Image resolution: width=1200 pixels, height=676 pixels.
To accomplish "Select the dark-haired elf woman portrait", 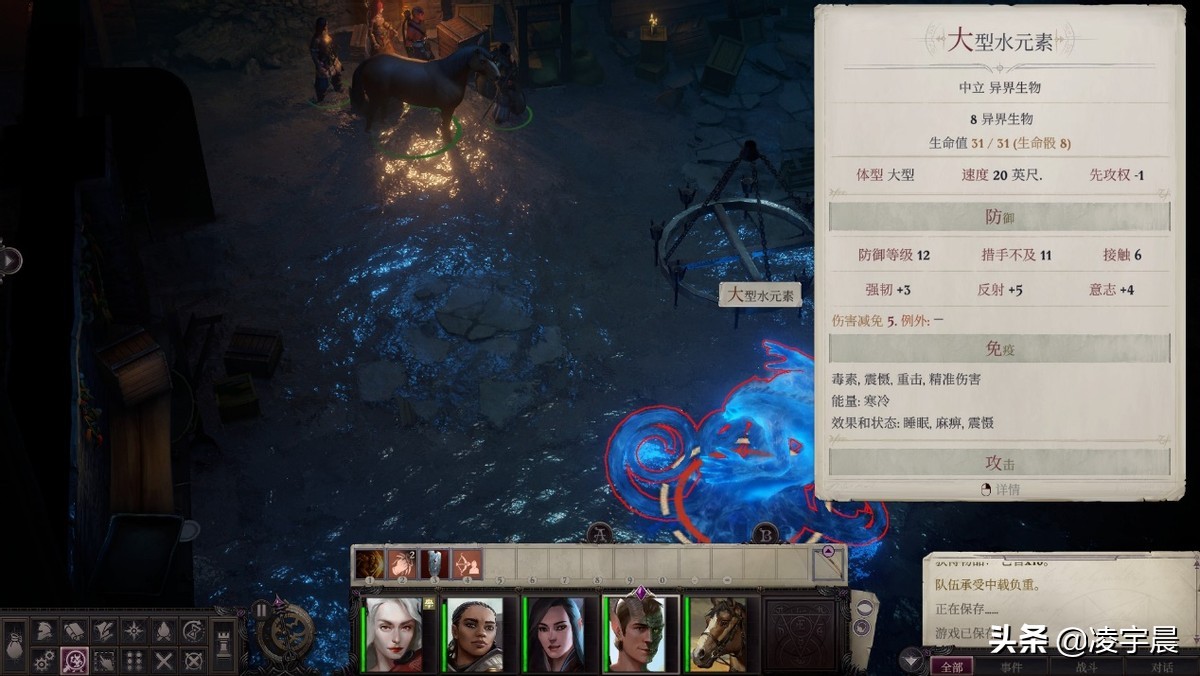I will click(x=554, y=634).
